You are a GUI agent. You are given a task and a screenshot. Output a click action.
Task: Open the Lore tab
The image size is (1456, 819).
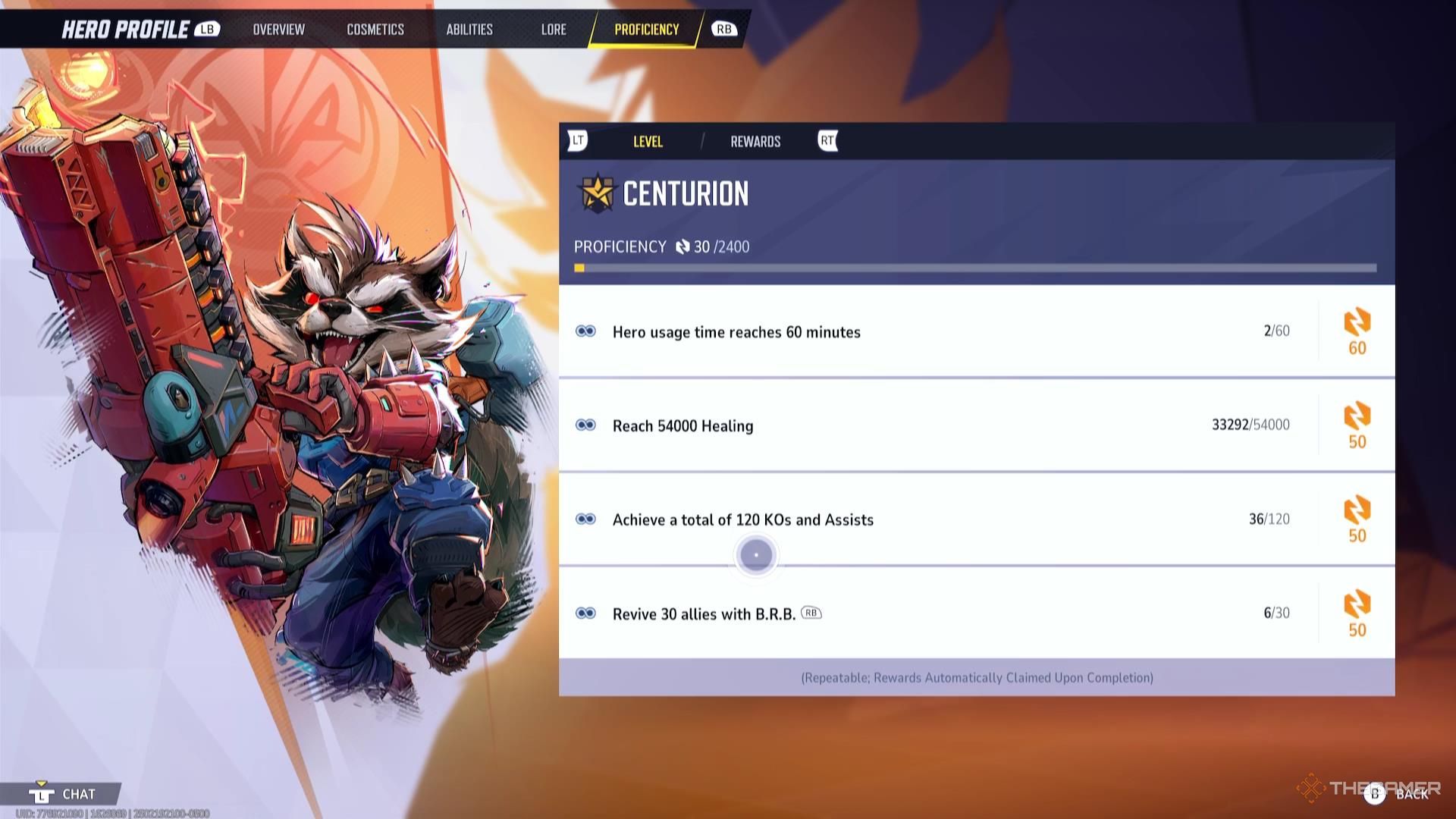point(554,30)
